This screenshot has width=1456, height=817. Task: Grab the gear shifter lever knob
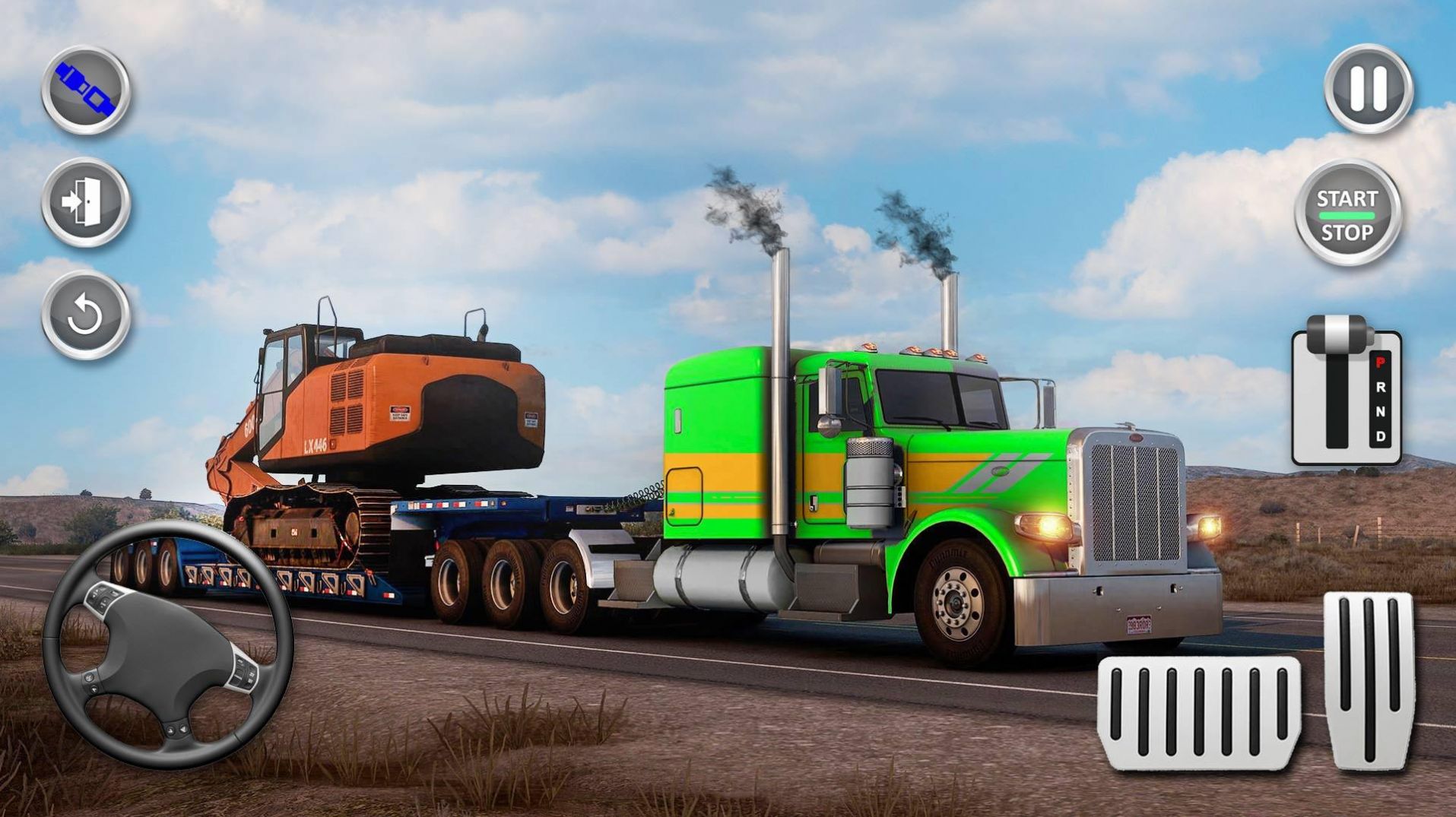point(1337,334)
